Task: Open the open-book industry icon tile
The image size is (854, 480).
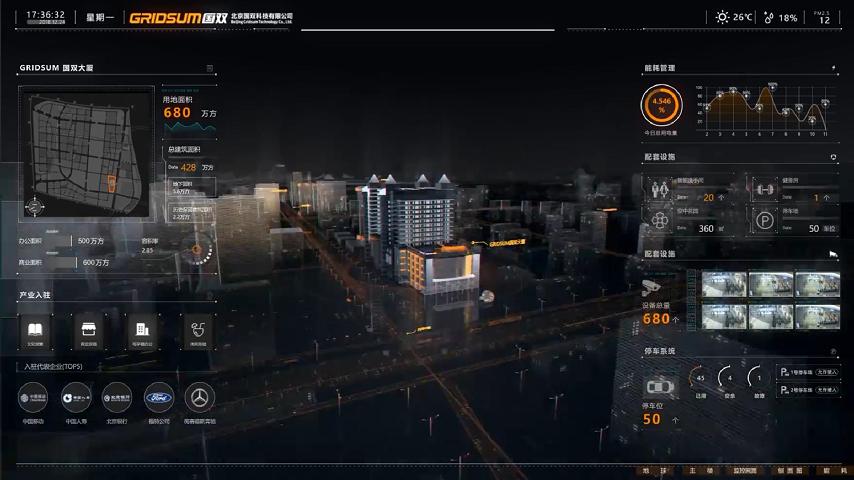Action: pyautogui.click(x=36, y=330)
